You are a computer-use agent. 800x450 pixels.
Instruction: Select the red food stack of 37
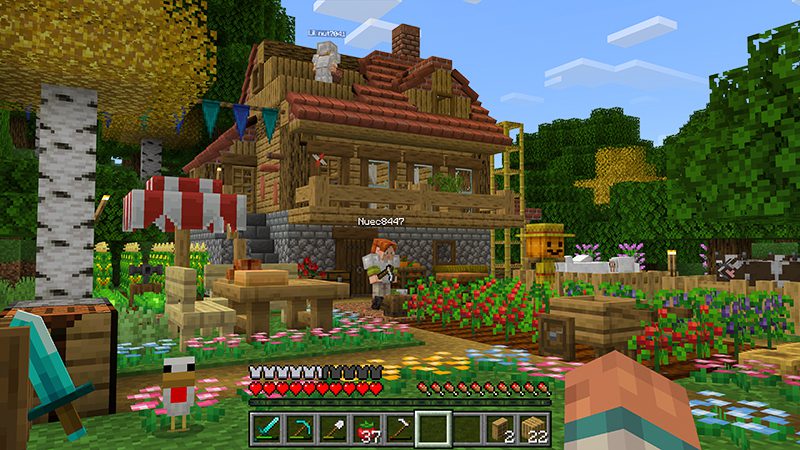tap(366, 428)
